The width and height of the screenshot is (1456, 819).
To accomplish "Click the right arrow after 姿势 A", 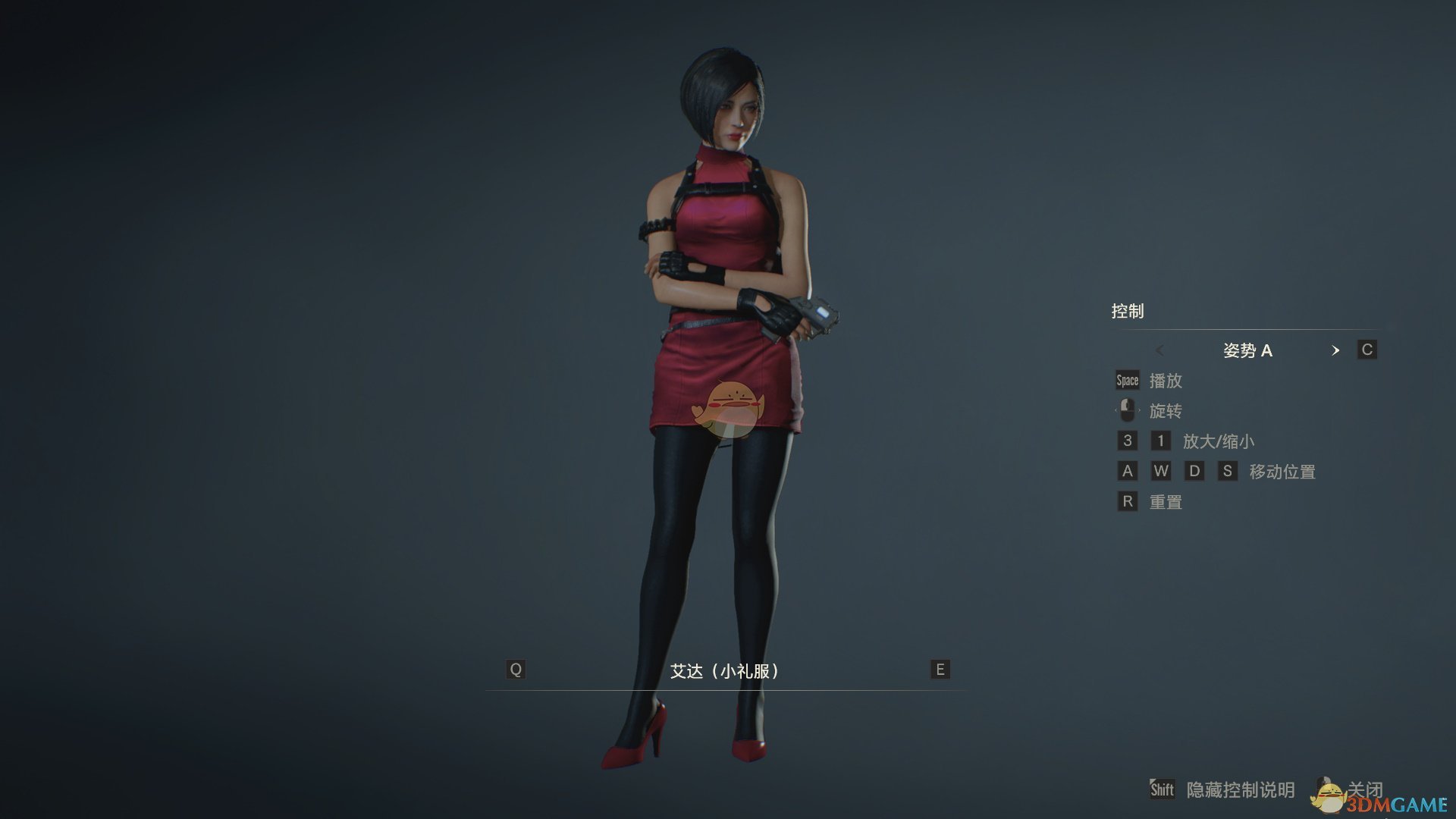I will click(x=1336, y=350).
